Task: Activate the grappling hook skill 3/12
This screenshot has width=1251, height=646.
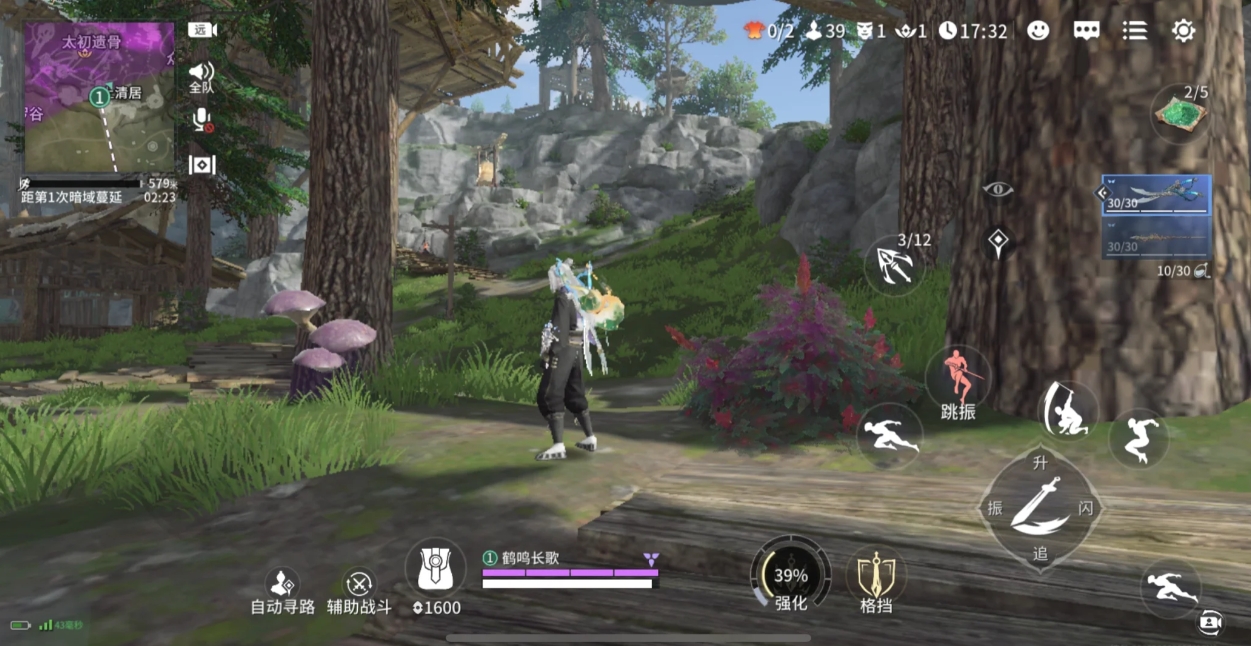Action: point(894,265)
